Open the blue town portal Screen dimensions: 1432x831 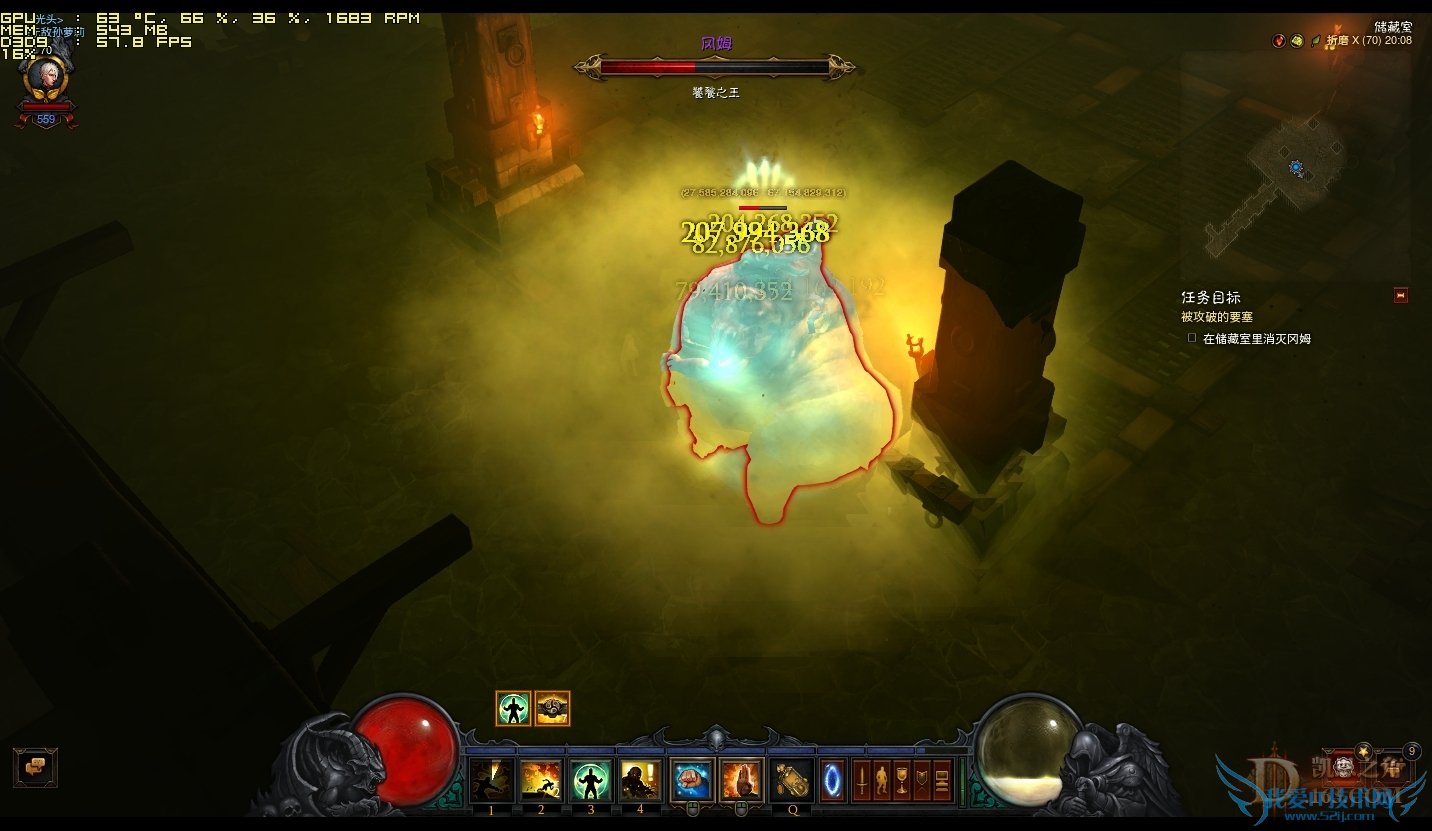(x=833, y=780)
